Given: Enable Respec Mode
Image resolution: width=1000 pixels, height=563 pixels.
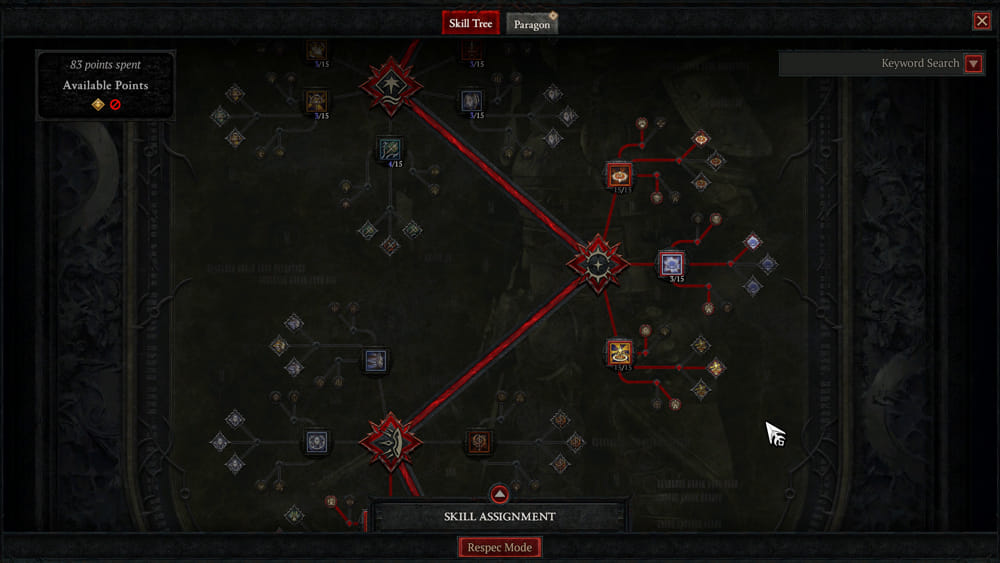Looking at the screenshot, I should (x=500, y=547).
